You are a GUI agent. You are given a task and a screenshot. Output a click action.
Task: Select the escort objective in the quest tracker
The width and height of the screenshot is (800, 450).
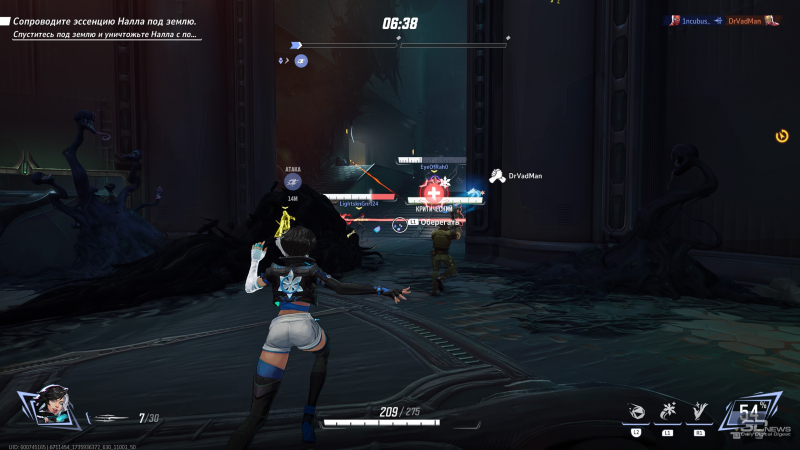click(104, 21)
